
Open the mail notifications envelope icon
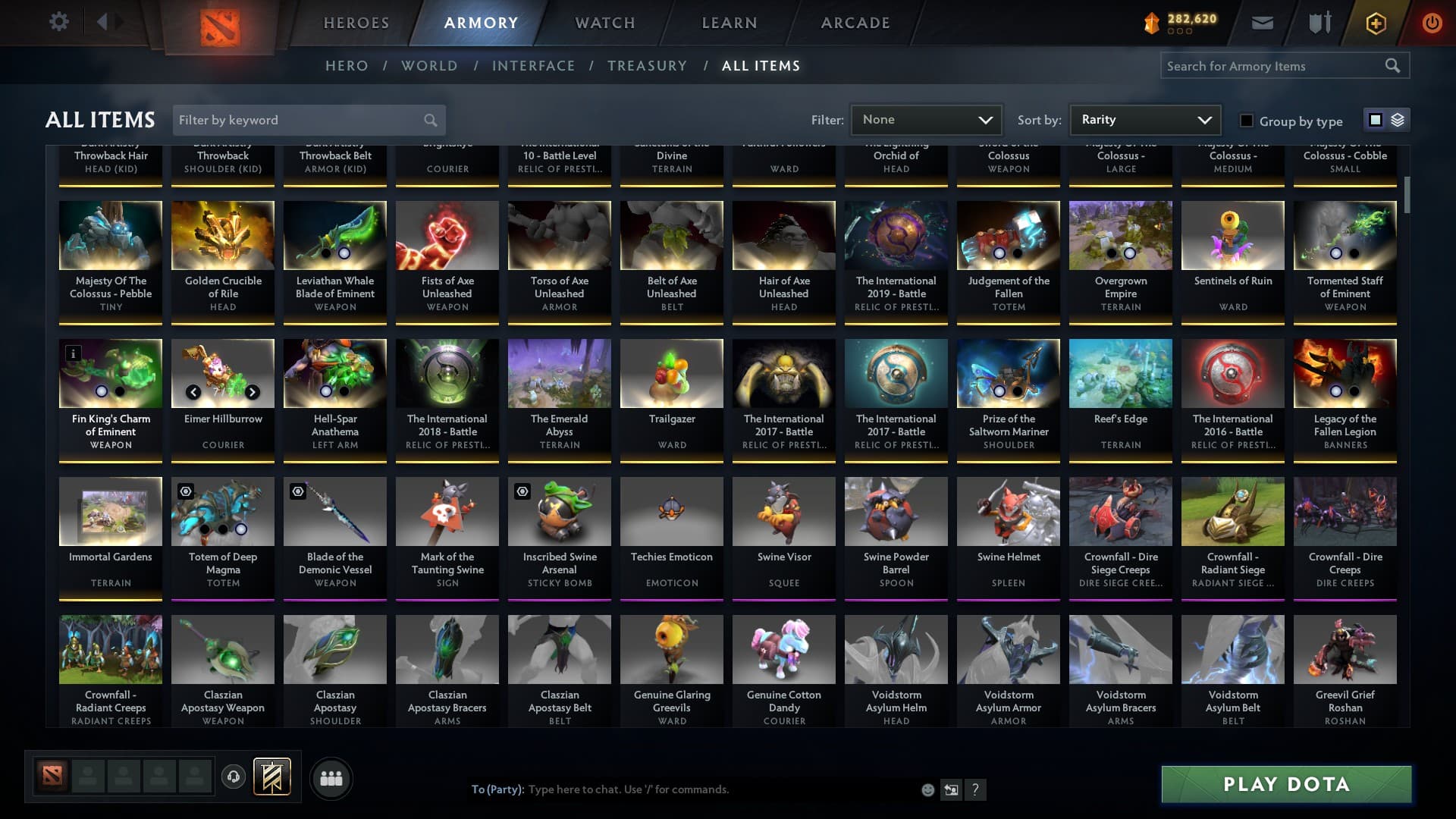[1263, 23]
